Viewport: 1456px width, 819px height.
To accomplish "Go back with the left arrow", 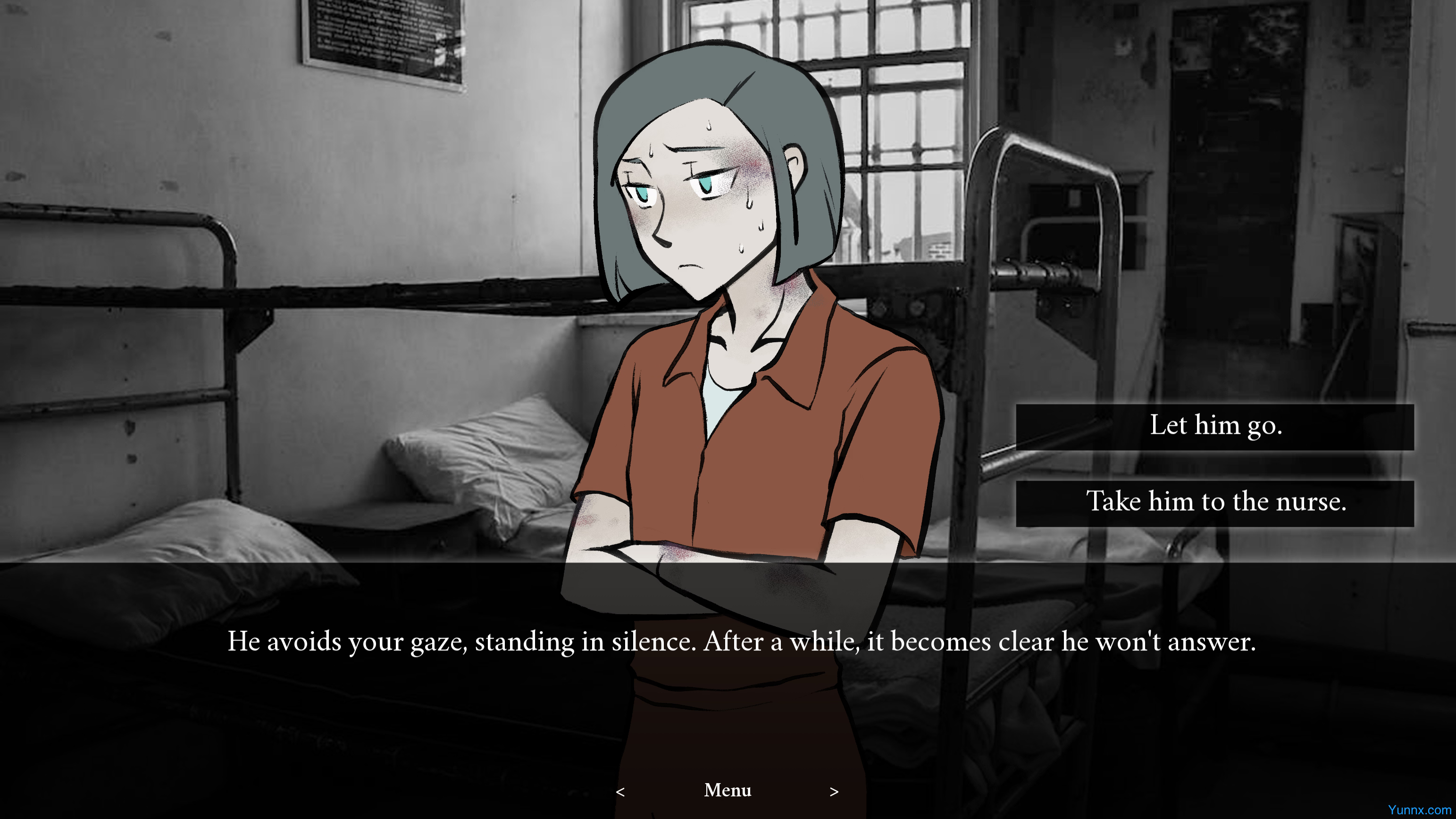I will coord(620,792).
